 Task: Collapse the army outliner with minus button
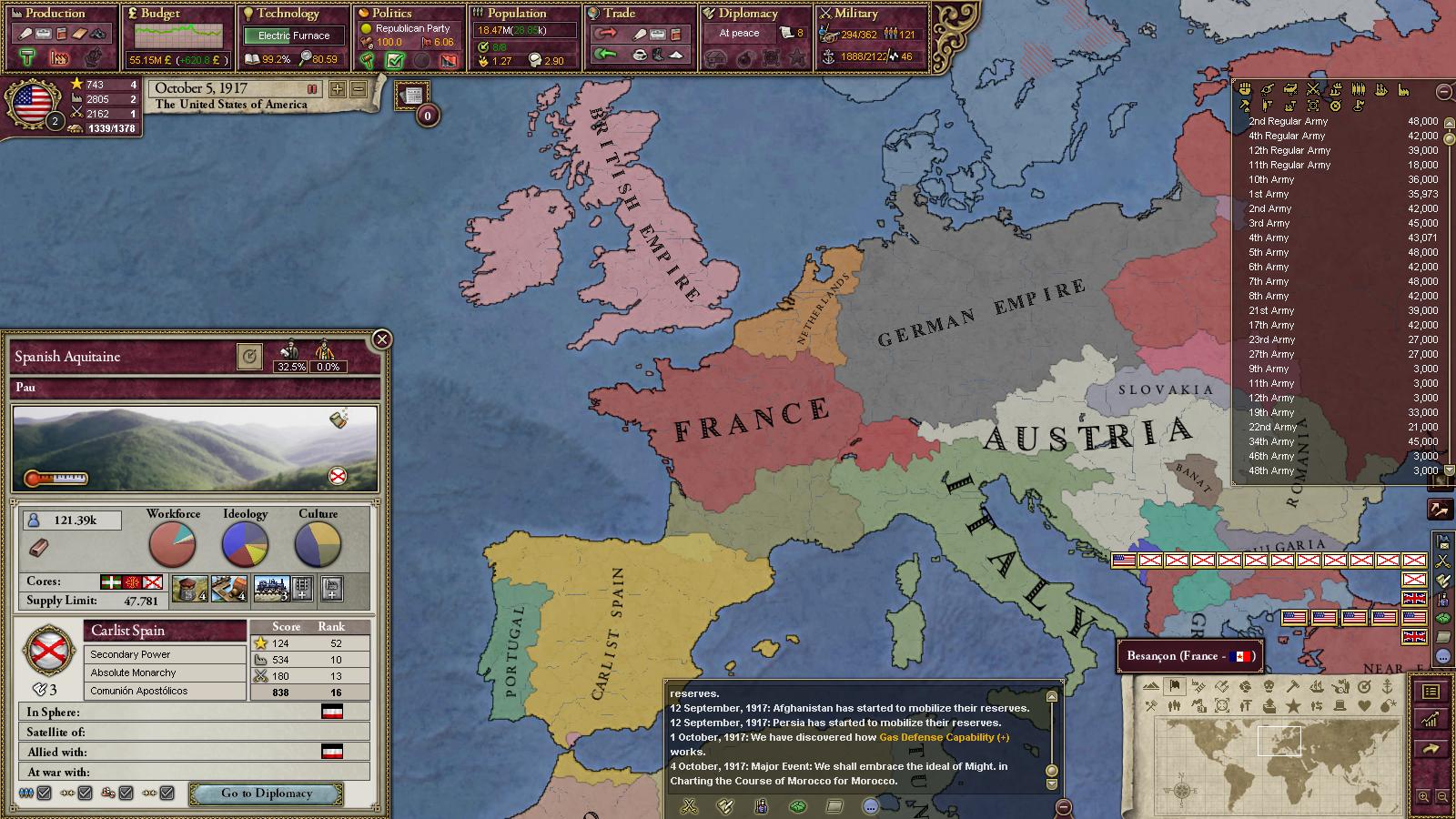tap(1443, 92)
